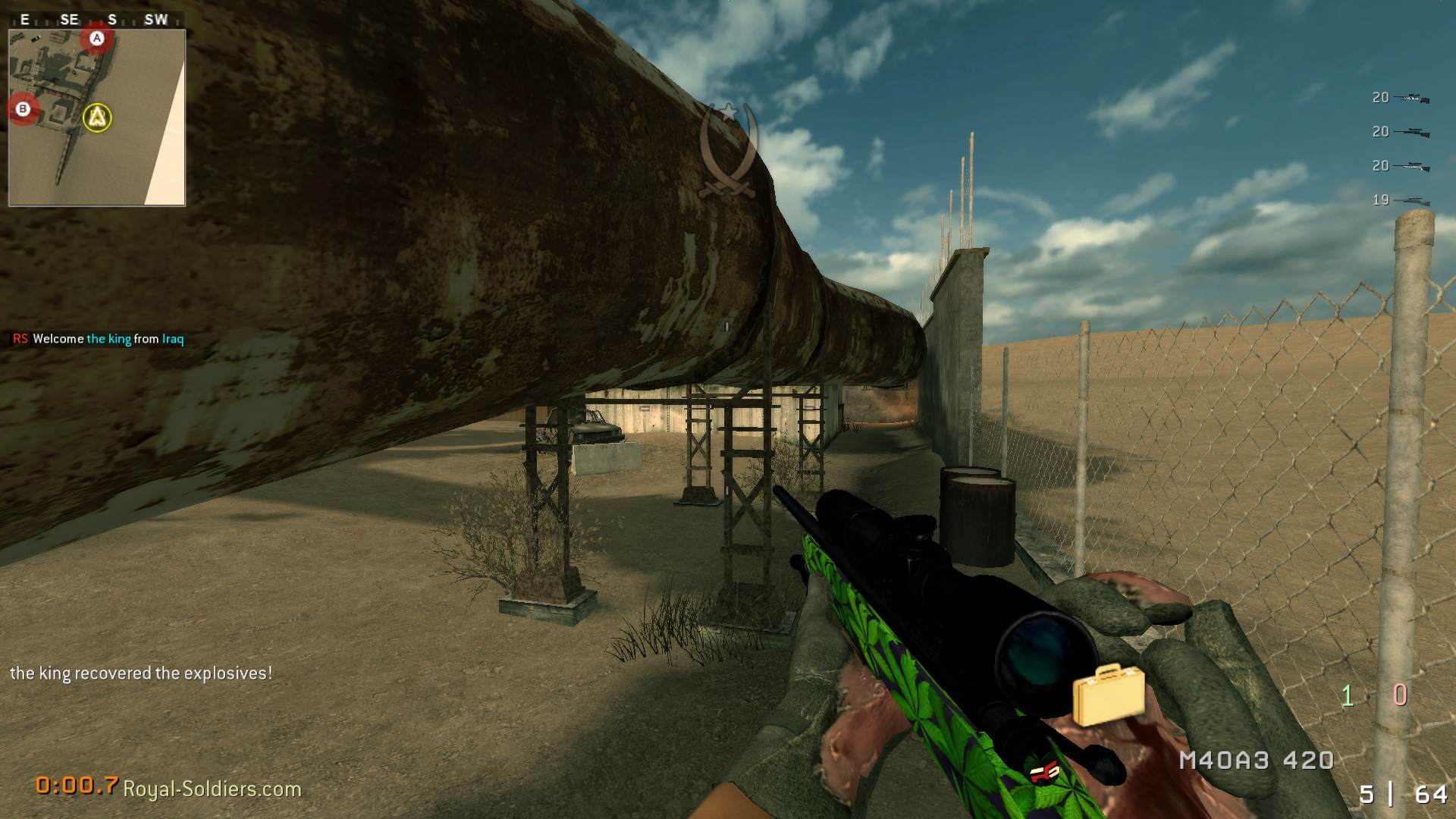Click the message about recovered explosives
Viewport: 1456px width, 819px height.
tap(141, 672)
